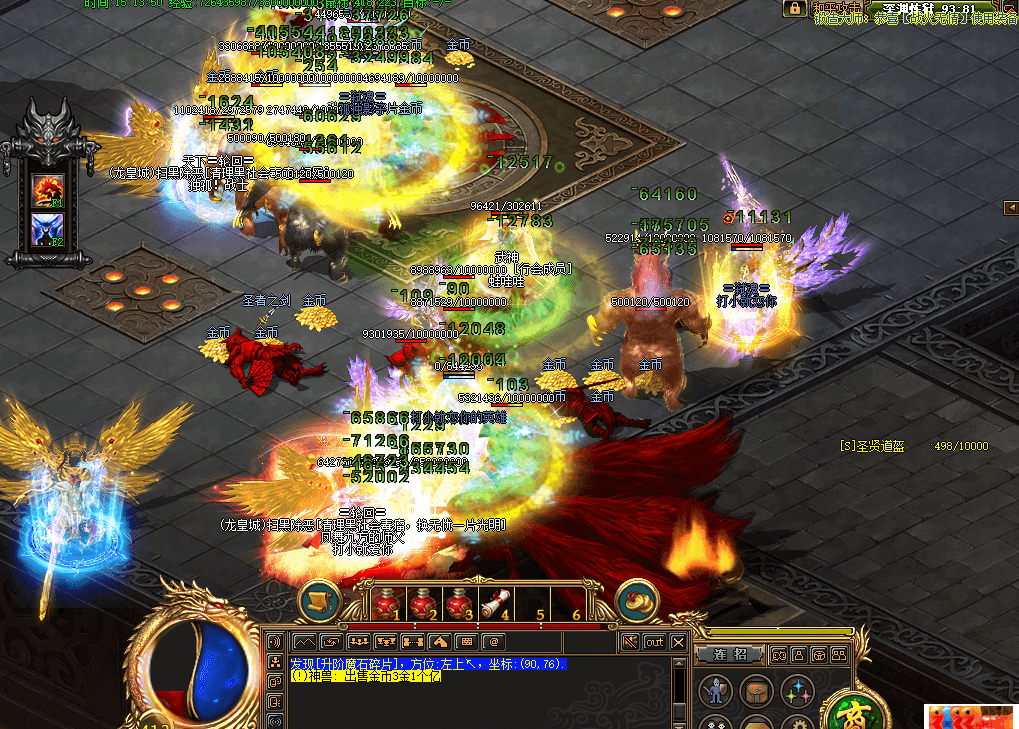Image resolution: width=1019 pixels, height=729 pixels.
Task: Open the character figure icon
Action: pos(715,691)
